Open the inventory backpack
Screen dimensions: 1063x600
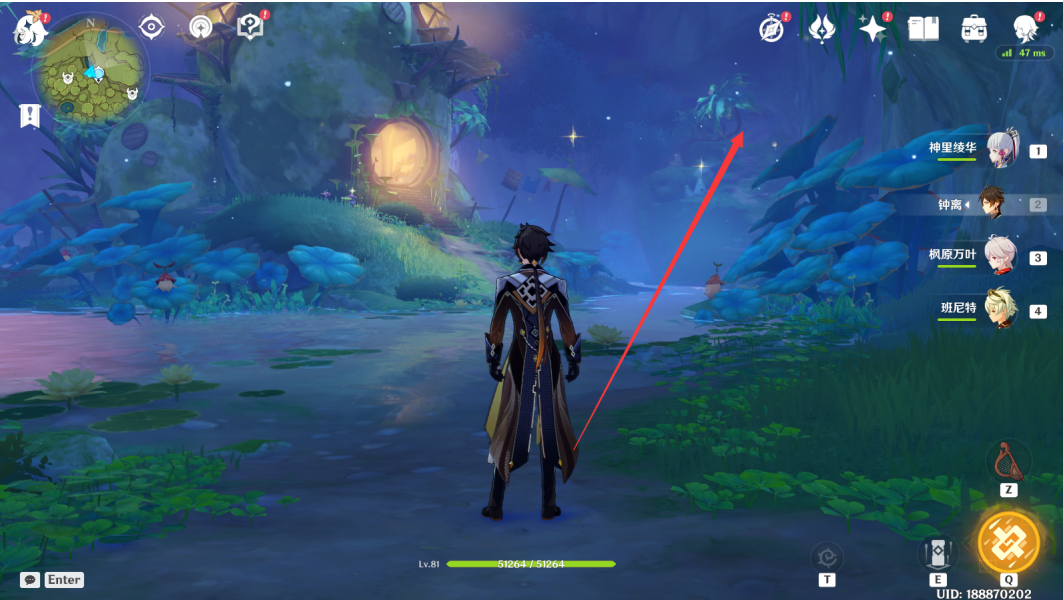click(x=974, y=29)
